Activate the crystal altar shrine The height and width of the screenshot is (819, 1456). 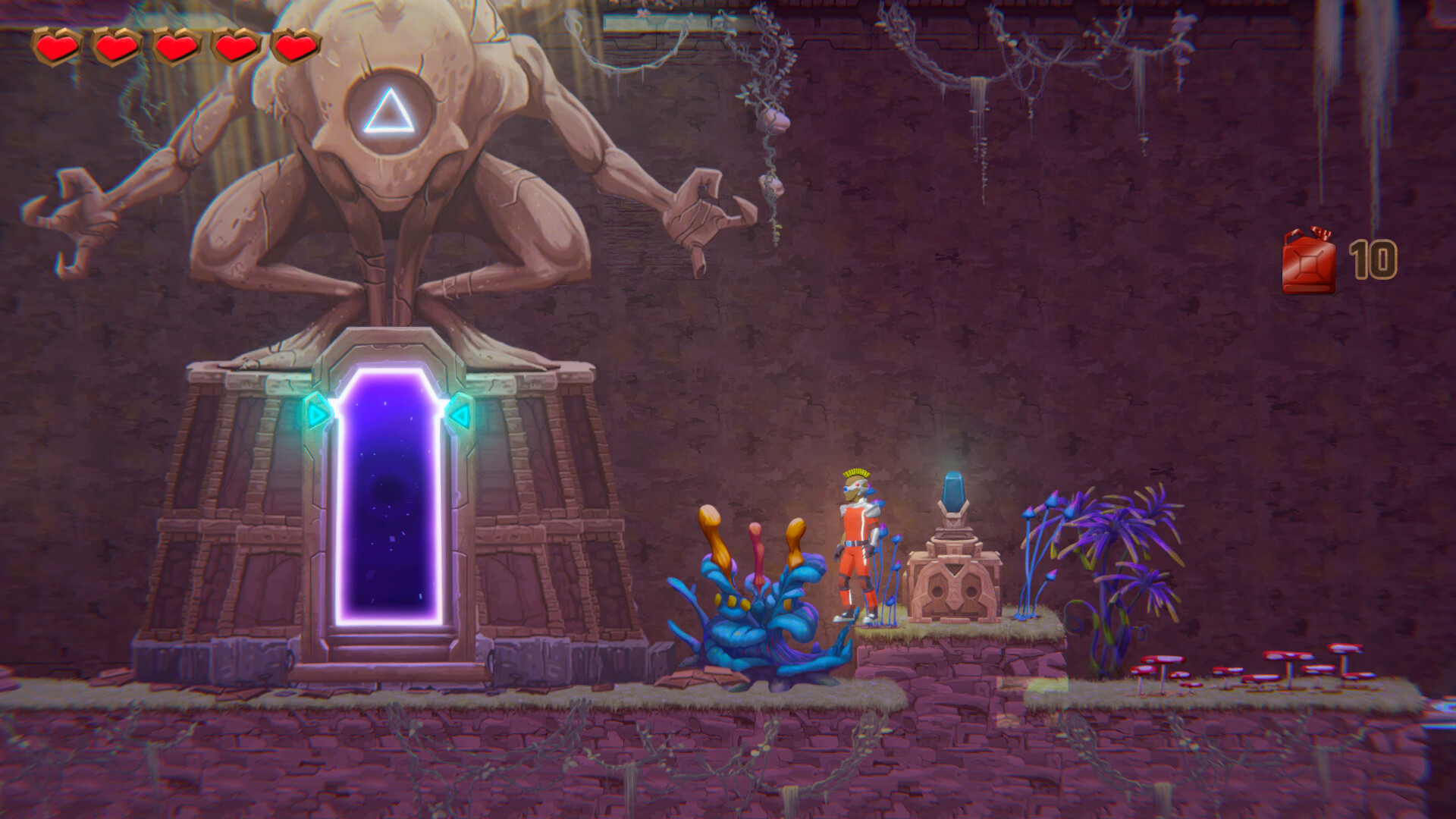click(954, 546)
